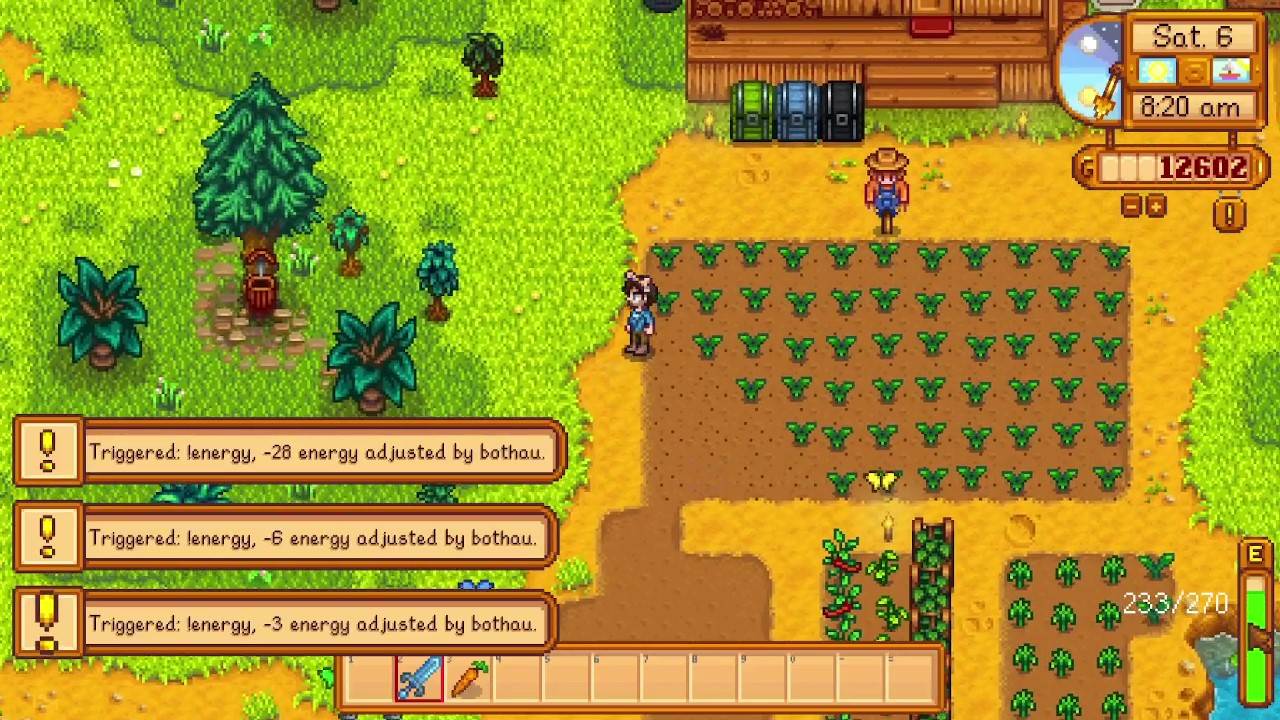Click the G coin symbol on the money display
This screenshot has height=720, width=1280.
pyautogui.click(x=1086, y=168)
